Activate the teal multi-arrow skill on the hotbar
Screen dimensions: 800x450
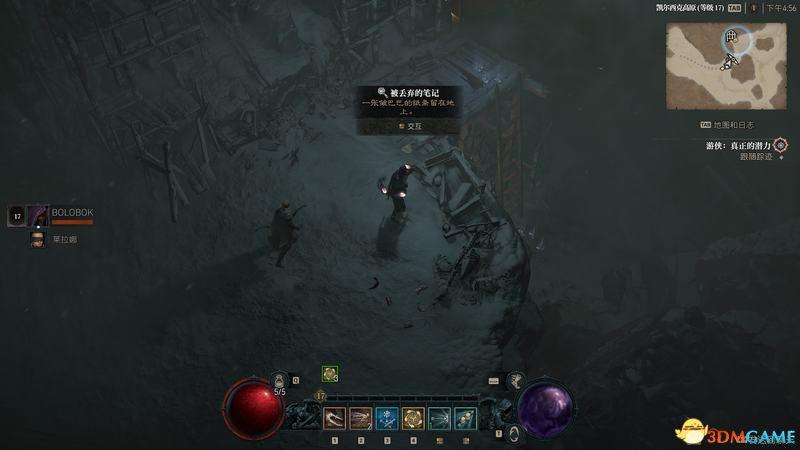coord(438,418)
